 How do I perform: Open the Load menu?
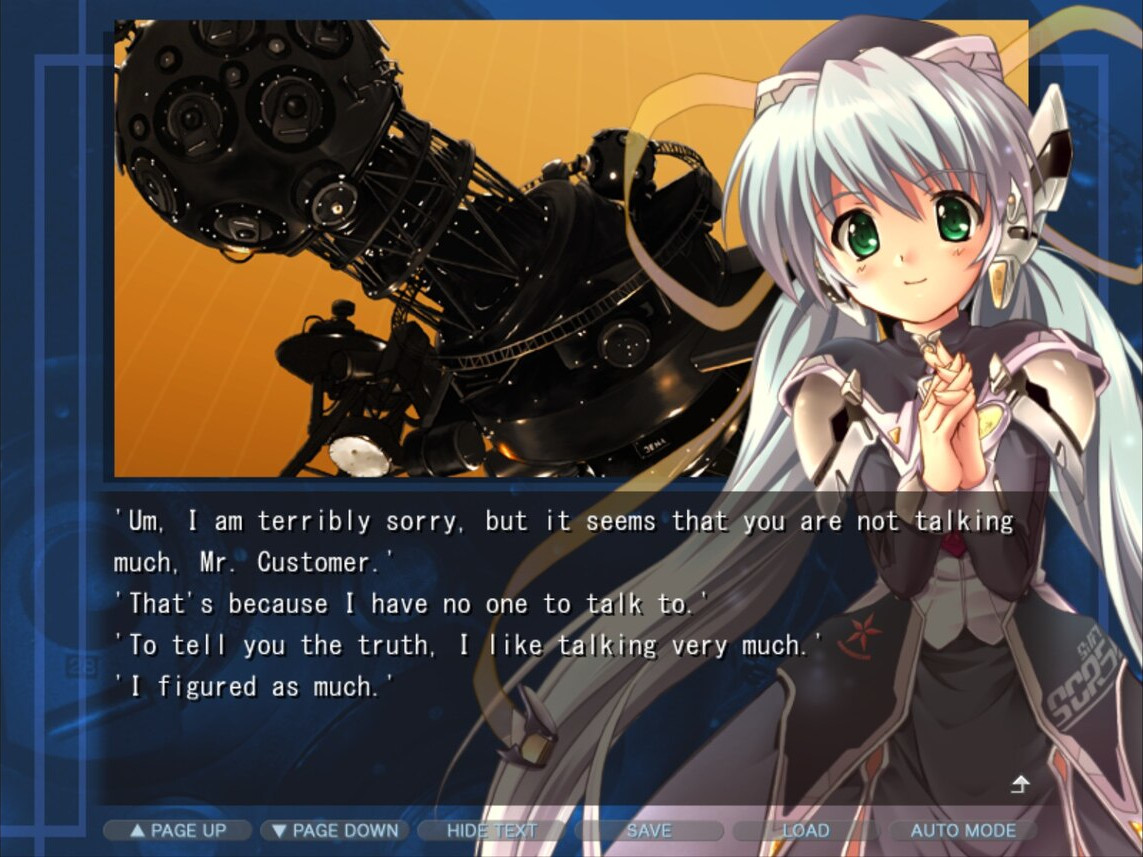(x=806, y=830)
